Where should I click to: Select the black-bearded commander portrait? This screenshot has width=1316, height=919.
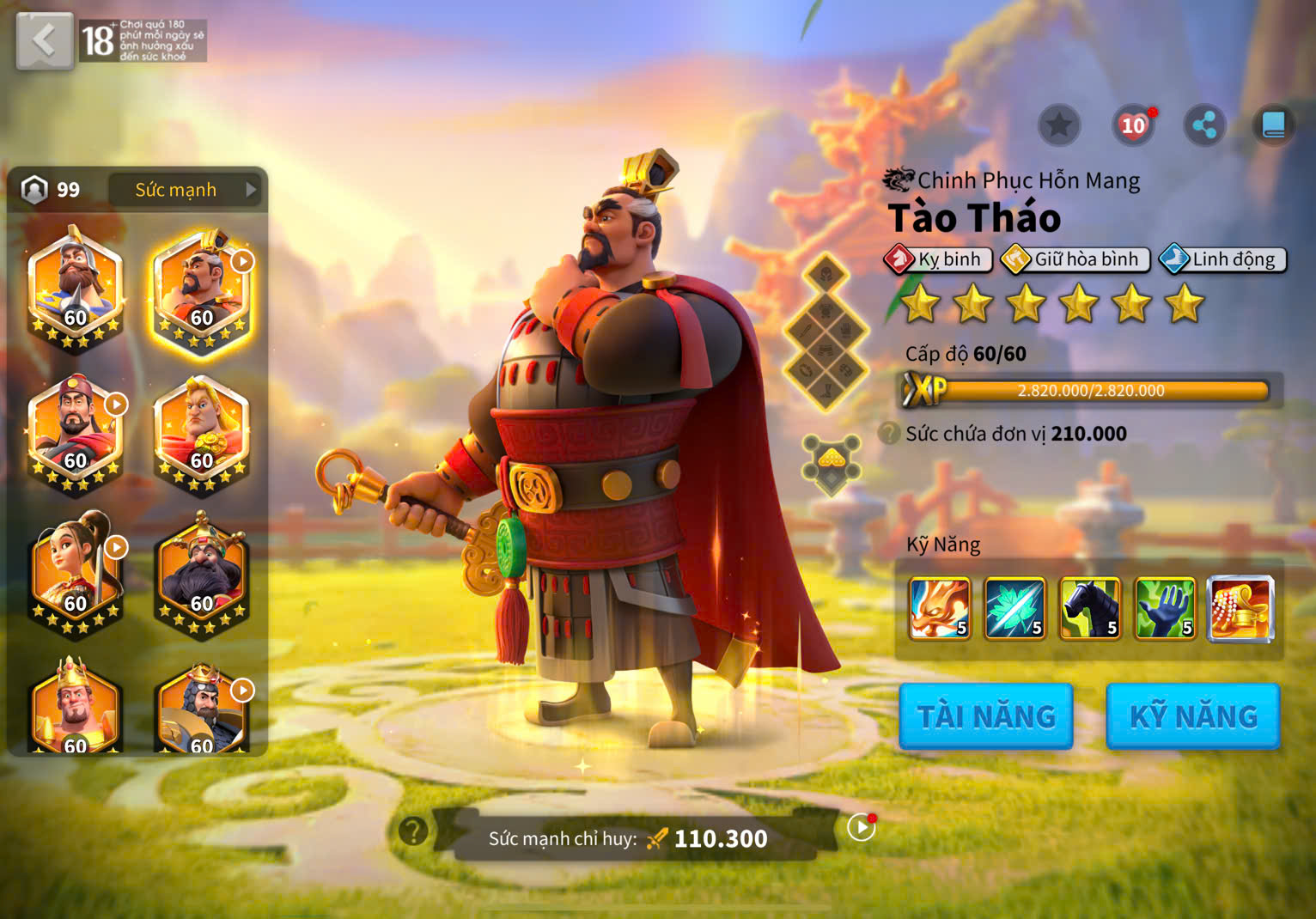(202, 571)
